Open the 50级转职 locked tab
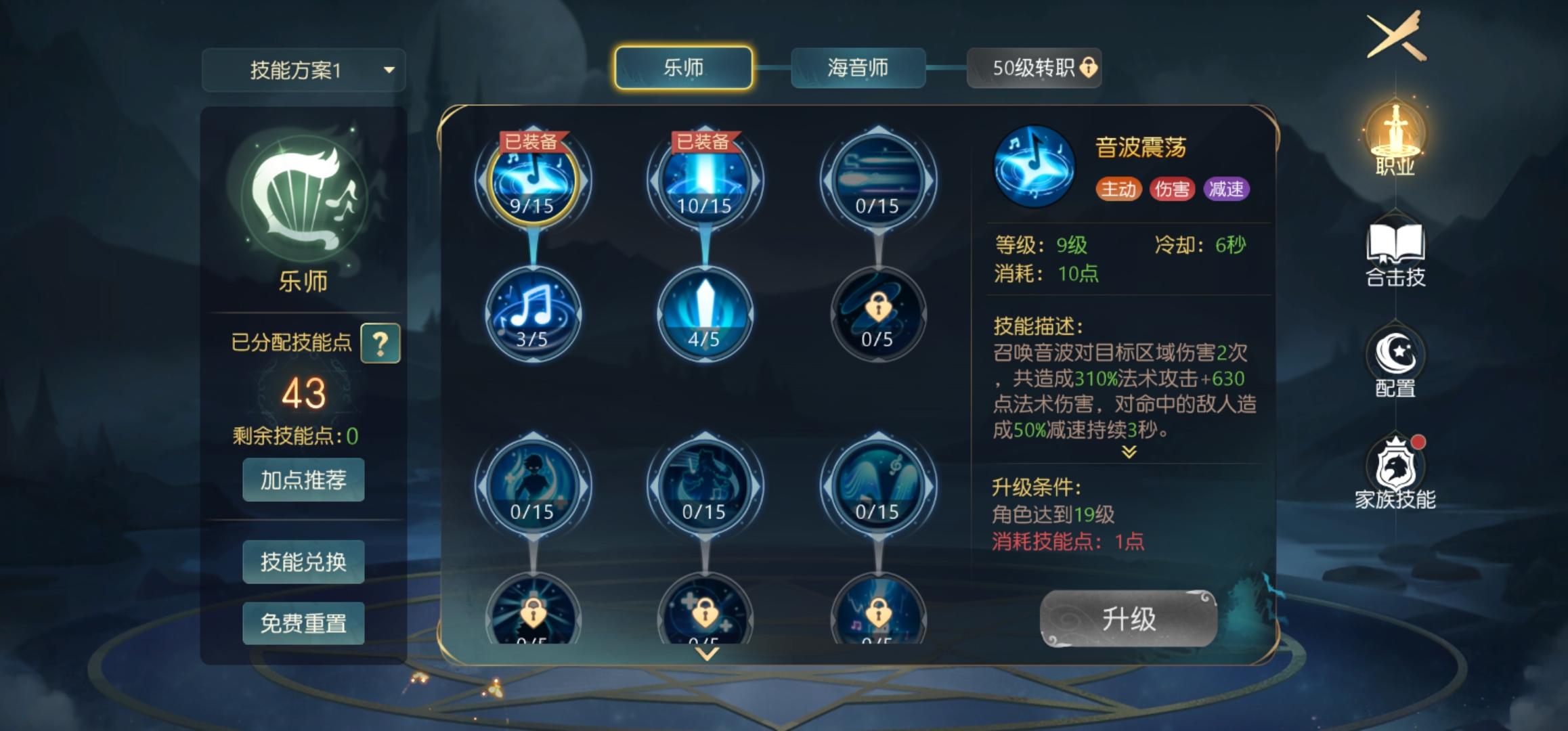The height and width of the screenshot is (731, 1568). 1035,68
